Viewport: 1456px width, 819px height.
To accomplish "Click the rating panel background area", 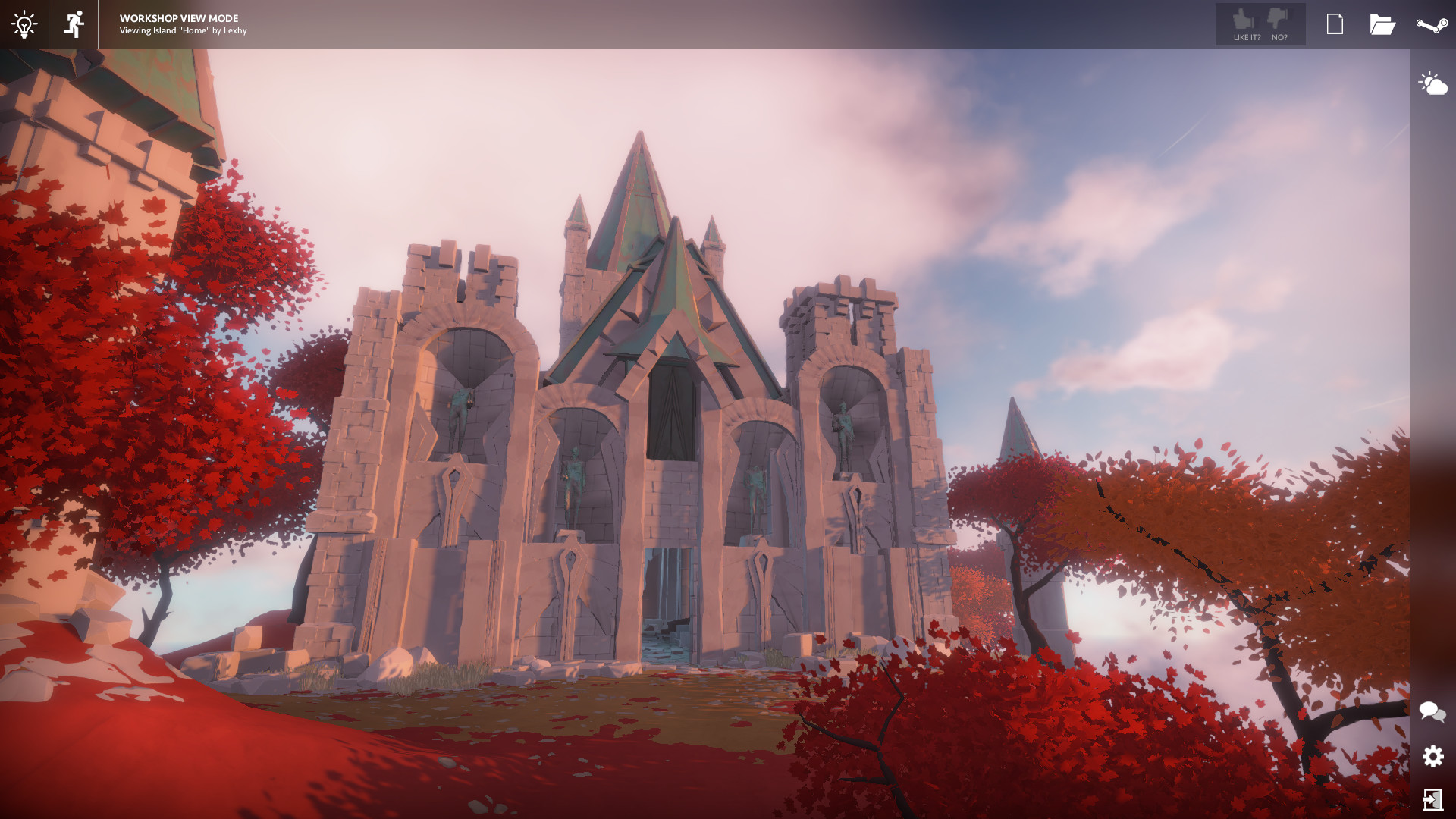I will pyautogui.click(x=1260, y=24).
